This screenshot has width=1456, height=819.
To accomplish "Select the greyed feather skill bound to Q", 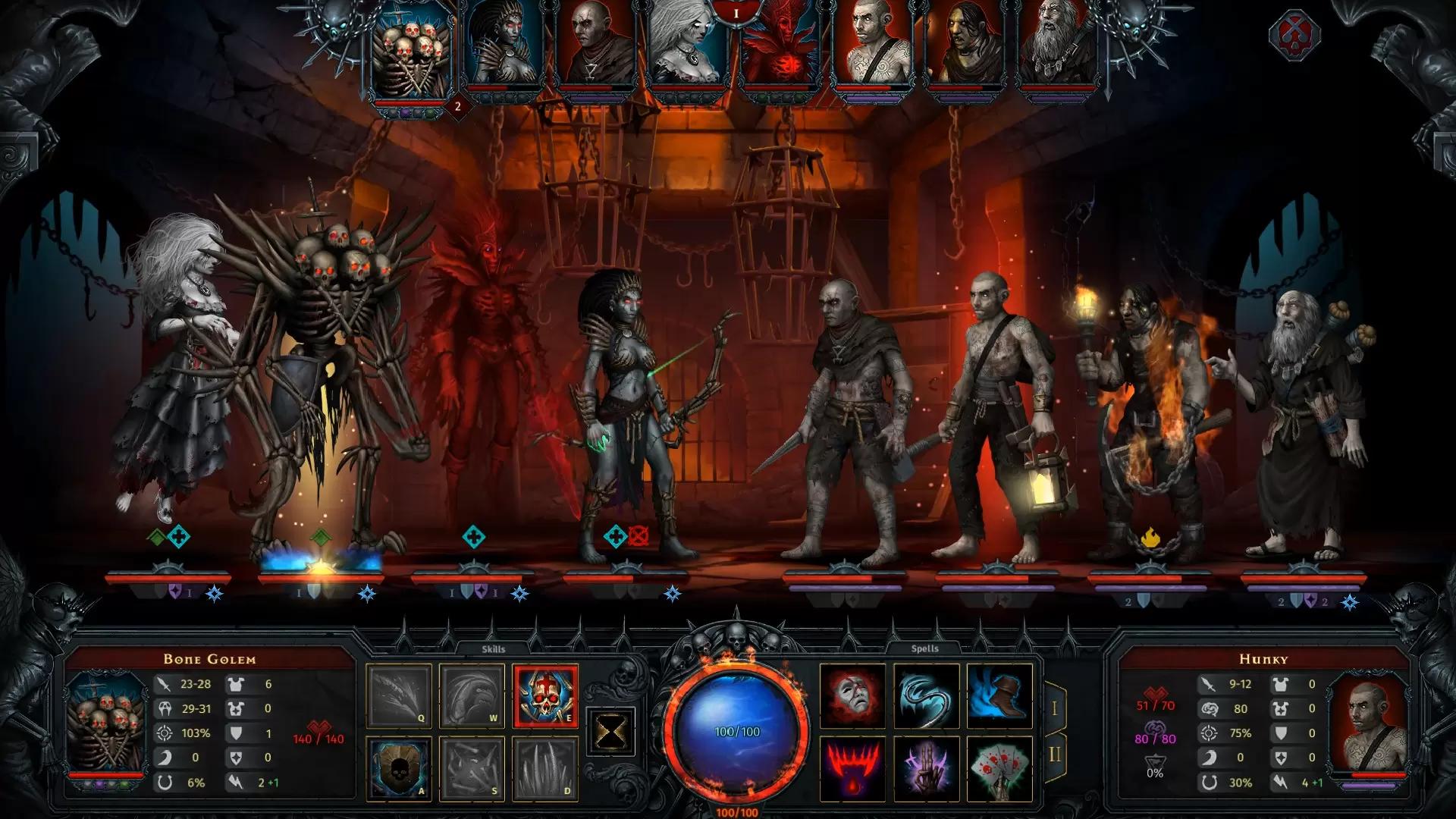I will [399, 695].
